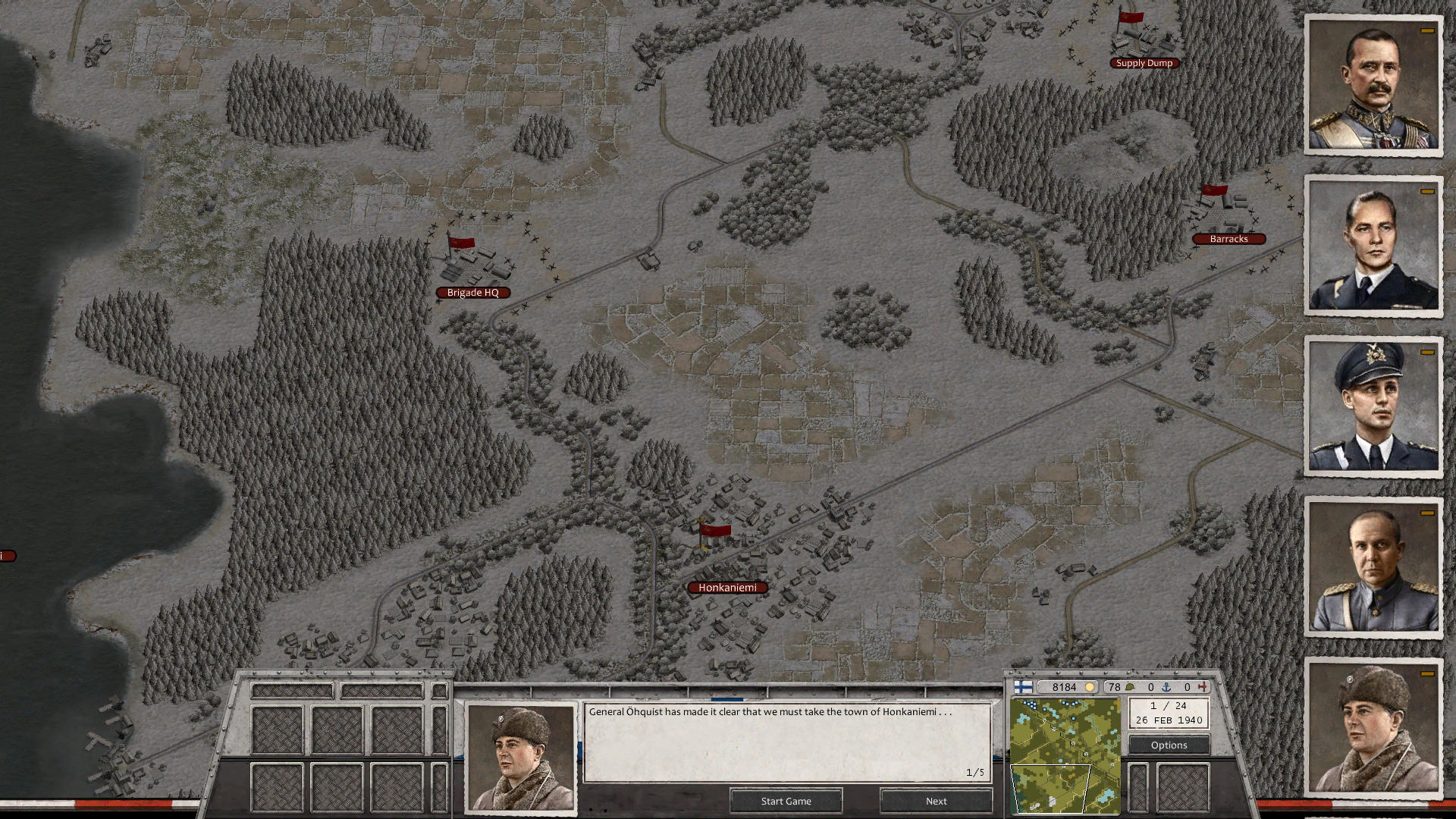Click the gold coin resource icon
This screenshot has width=1456, height=819.
(1090, 688)
